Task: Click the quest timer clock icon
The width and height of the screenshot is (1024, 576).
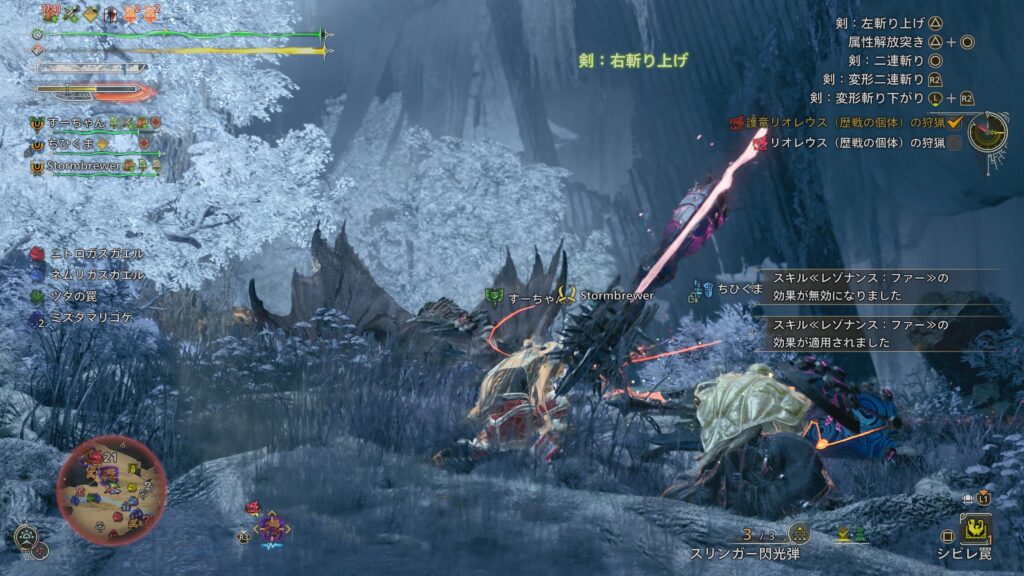Action: pyautogui.click(x=987, y=131)
